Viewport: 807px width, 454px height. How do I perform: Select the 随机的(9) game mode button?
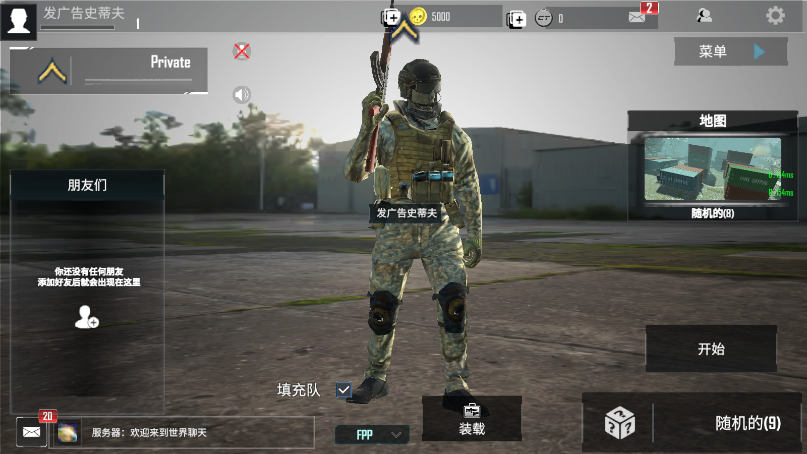click(693, 423)
